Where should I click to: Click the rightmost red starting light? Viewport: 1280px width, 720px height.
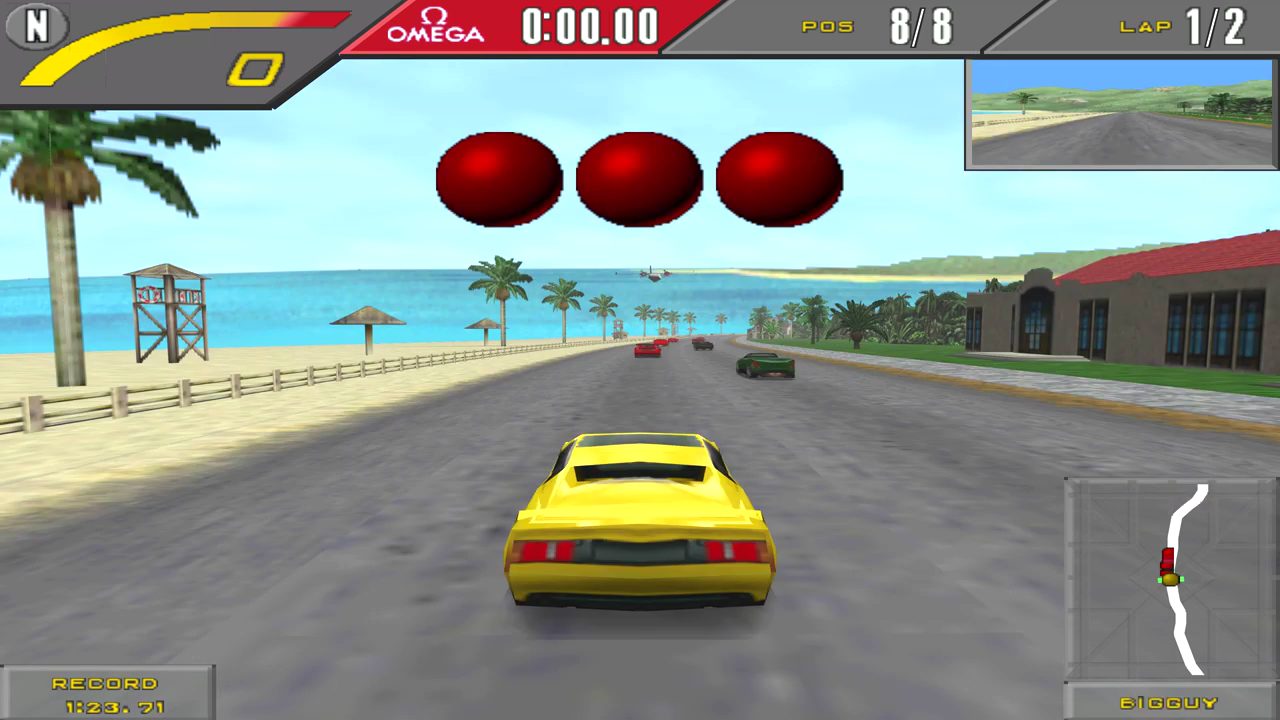click(778, 178)
